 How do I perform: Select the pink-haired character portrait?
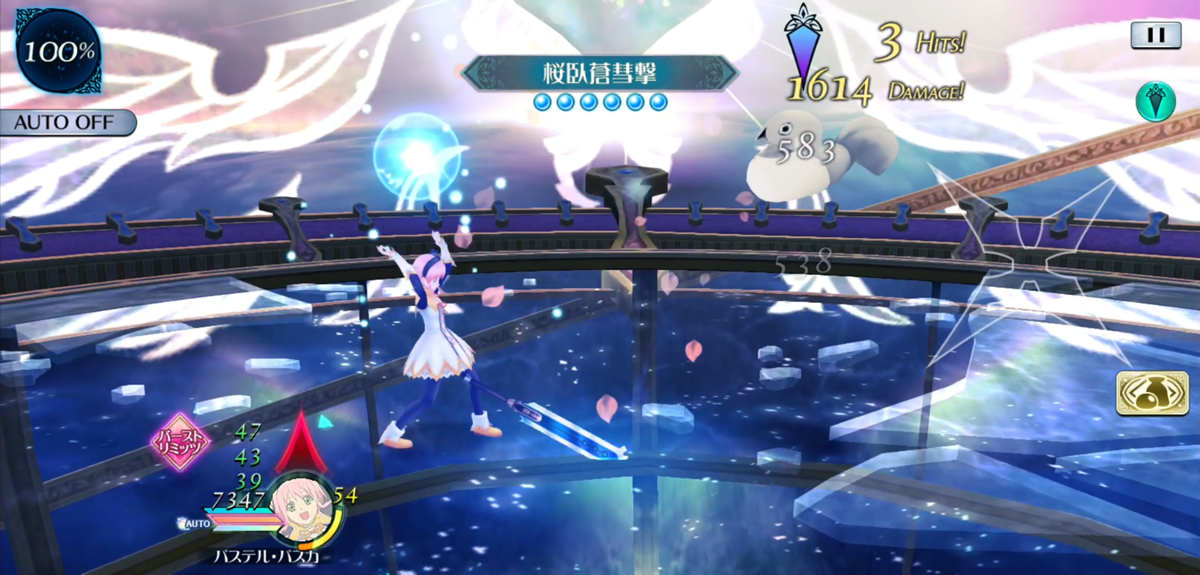[301, 507]
